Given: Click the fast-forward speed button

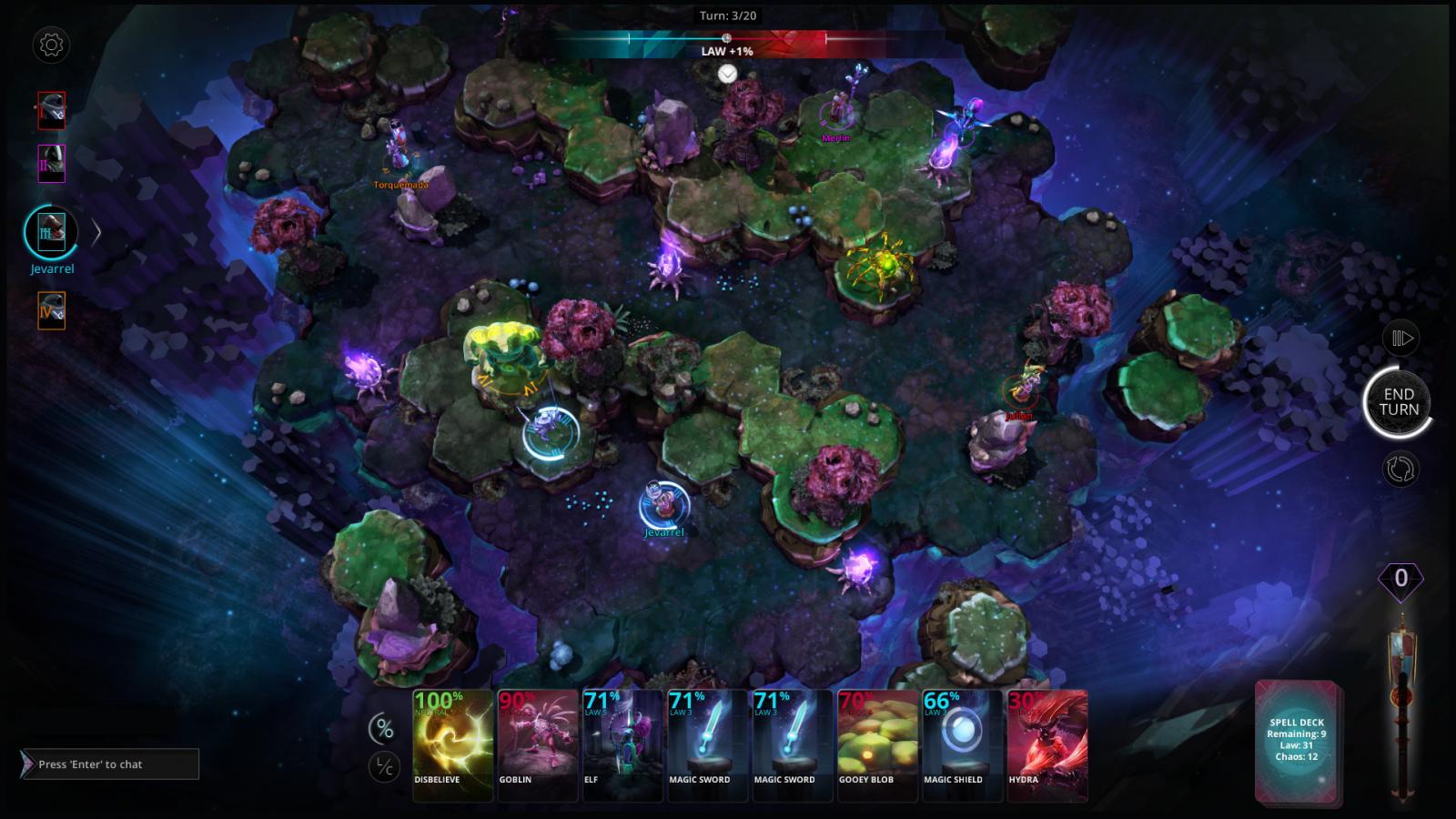Looking at the screenshot, I should click(x=1401, y=339).
